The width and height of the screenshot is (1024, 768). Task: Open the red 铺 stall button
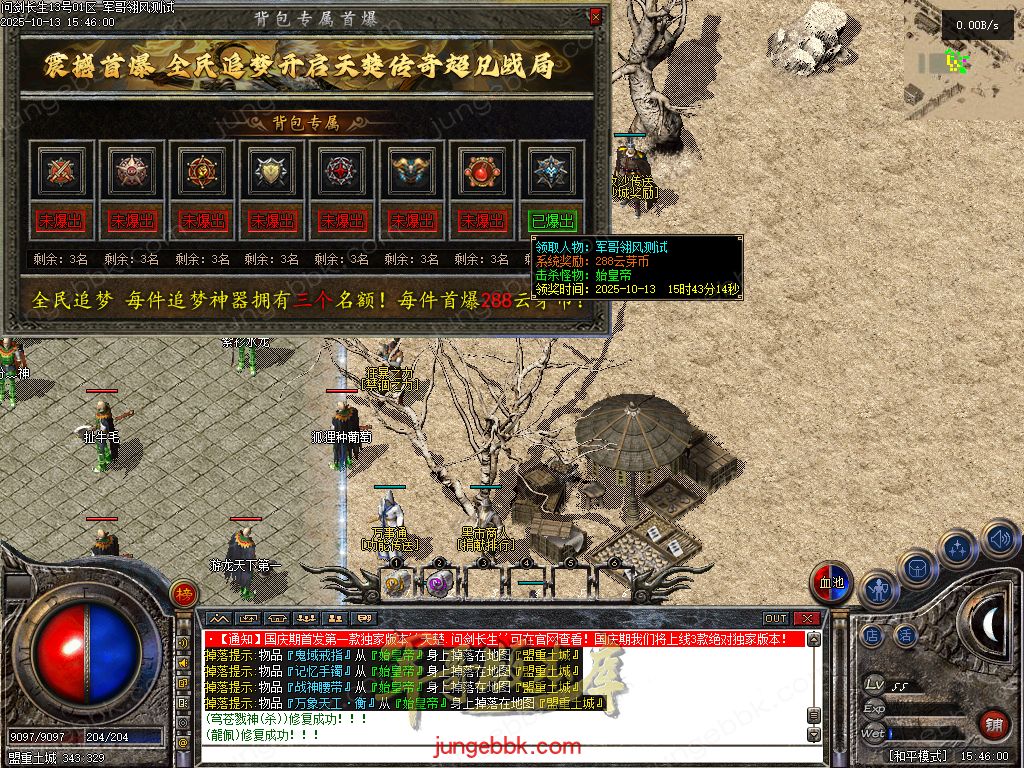point(993,723)
